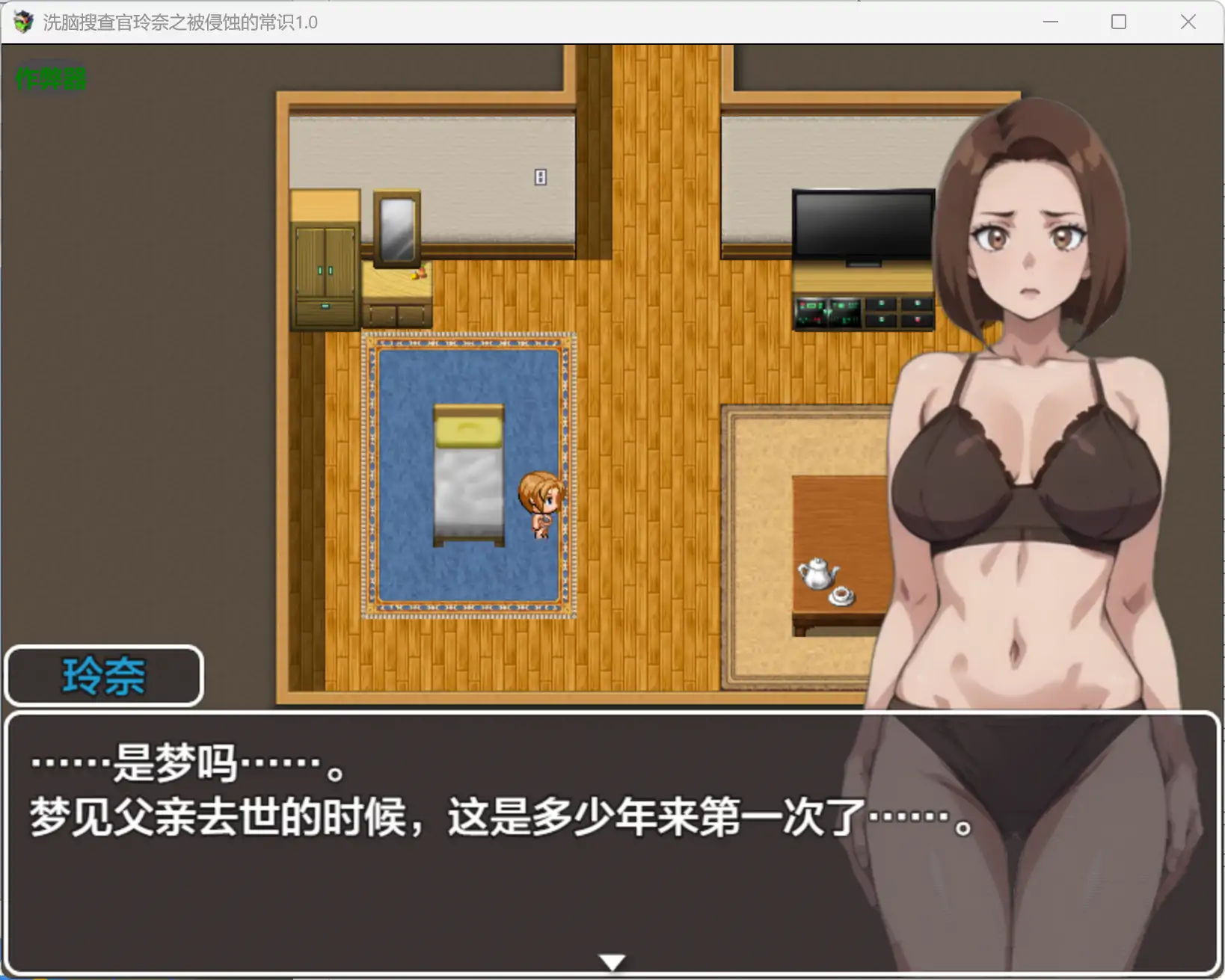Click the 玲奈 name box
The image size is (1225, 980).
(x=104, y=675)
